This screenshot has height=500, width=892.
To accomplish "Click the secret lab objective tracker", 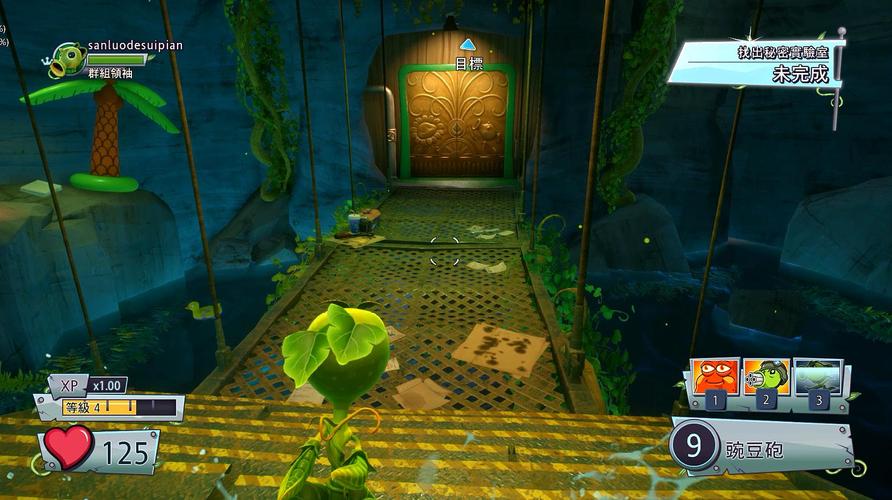I will (x=755, y=63).
